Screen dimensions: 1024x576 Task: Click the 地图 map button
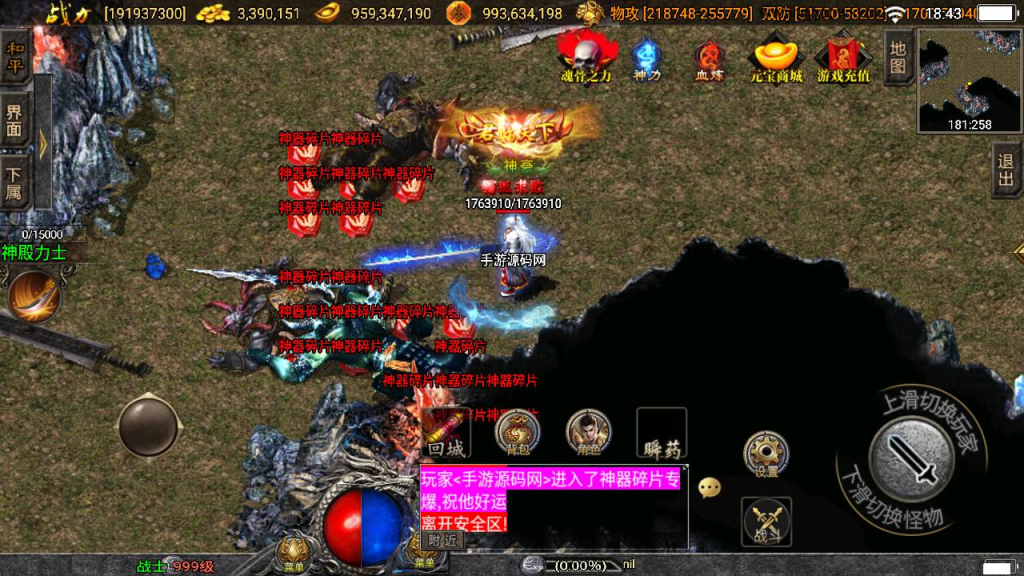tap(898, 57)
